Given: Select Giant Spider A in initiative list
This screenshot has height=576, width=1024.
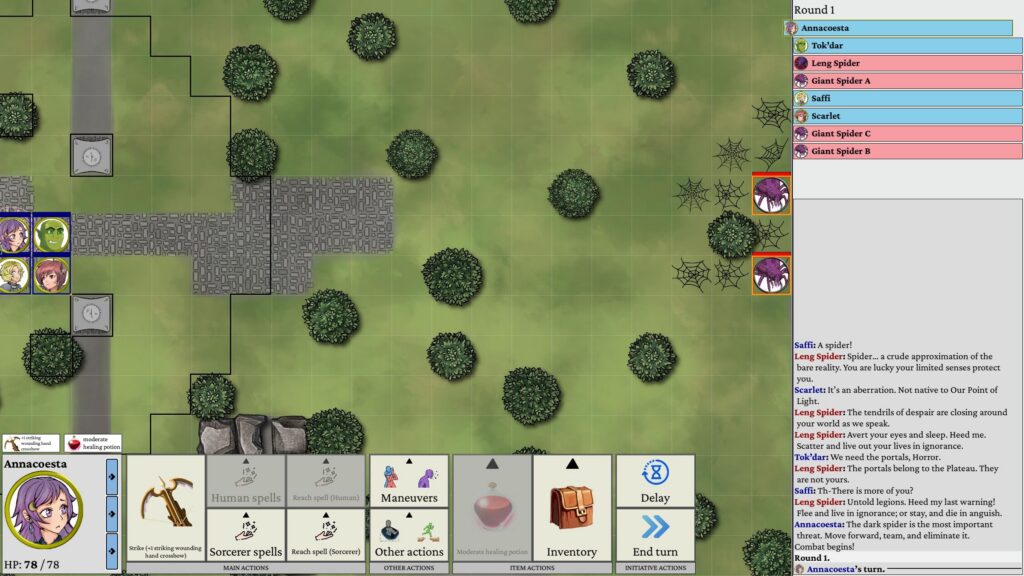Looking at the screenshot, I should pos(907,81).
